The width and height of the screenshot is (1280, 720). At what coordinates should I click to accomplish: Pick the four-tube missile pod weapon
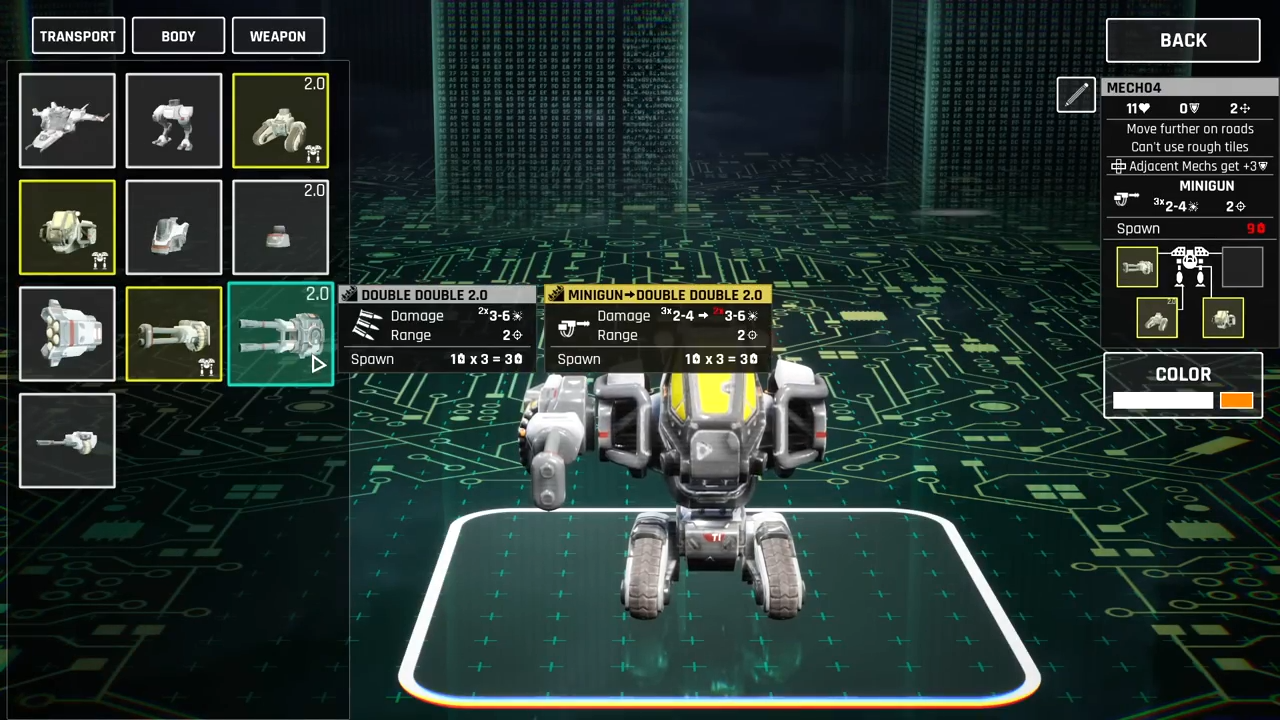pos(67,334)
